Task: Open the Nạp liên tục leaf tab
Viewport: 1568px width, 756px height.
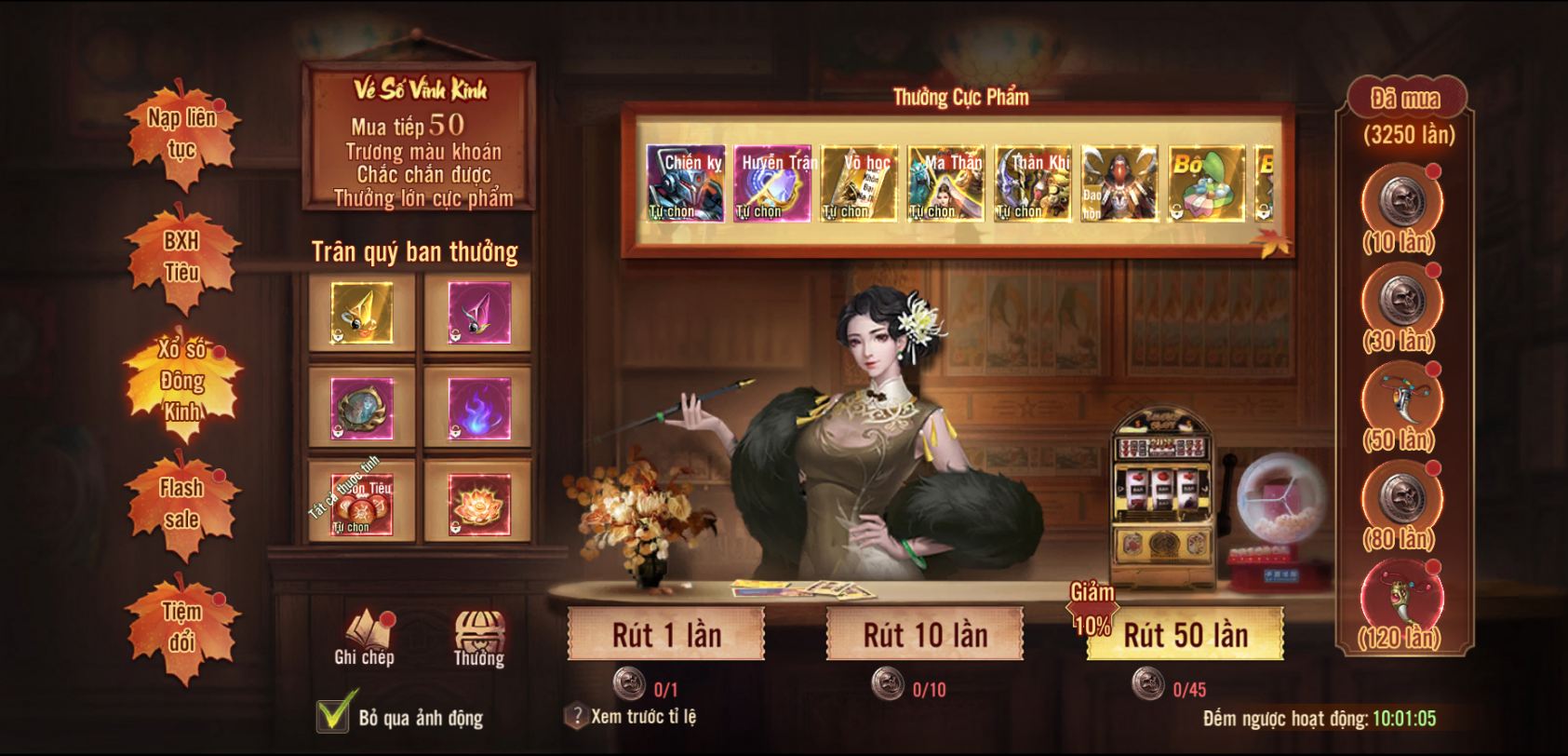Action: click(181, 132)
